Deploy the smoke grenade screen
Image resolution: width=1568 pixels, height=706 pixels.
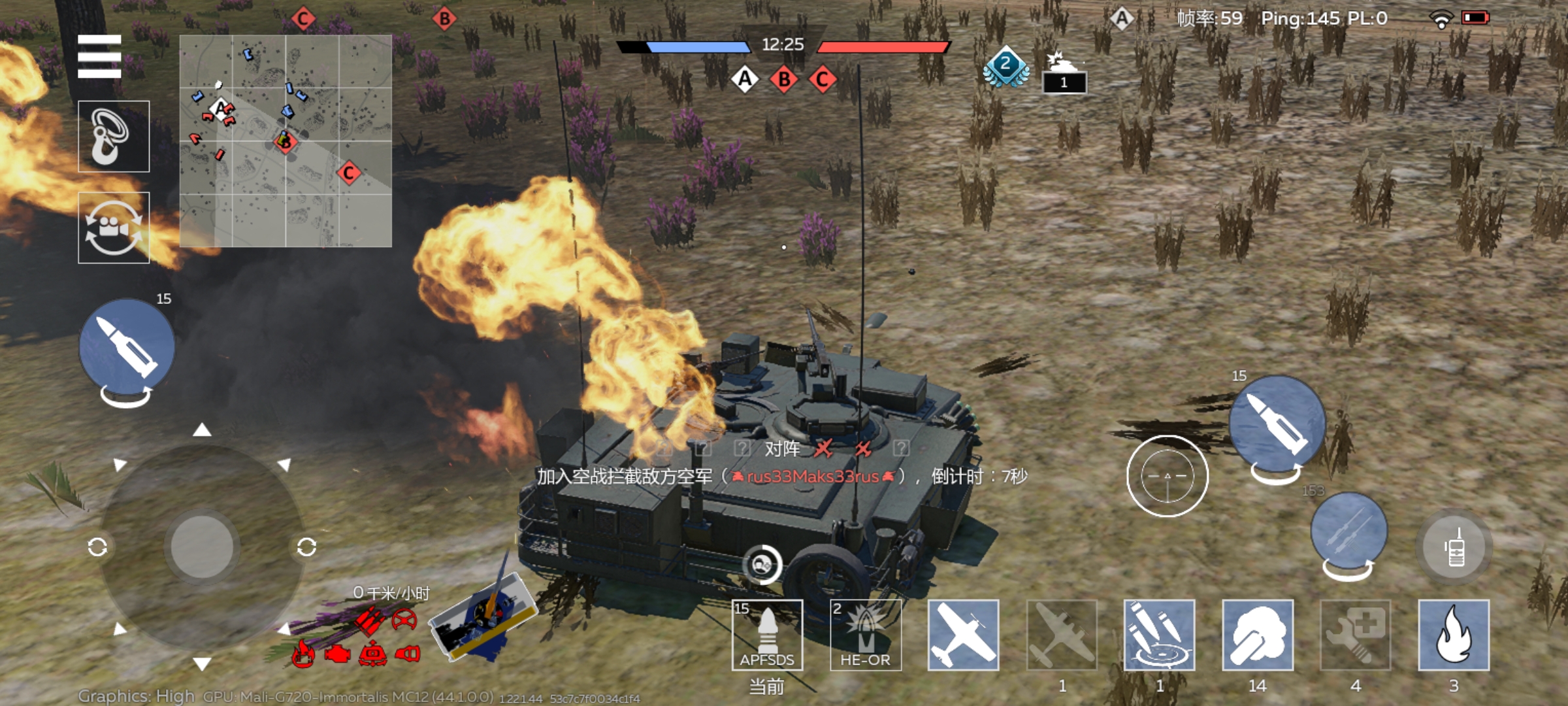point(1258,635)
